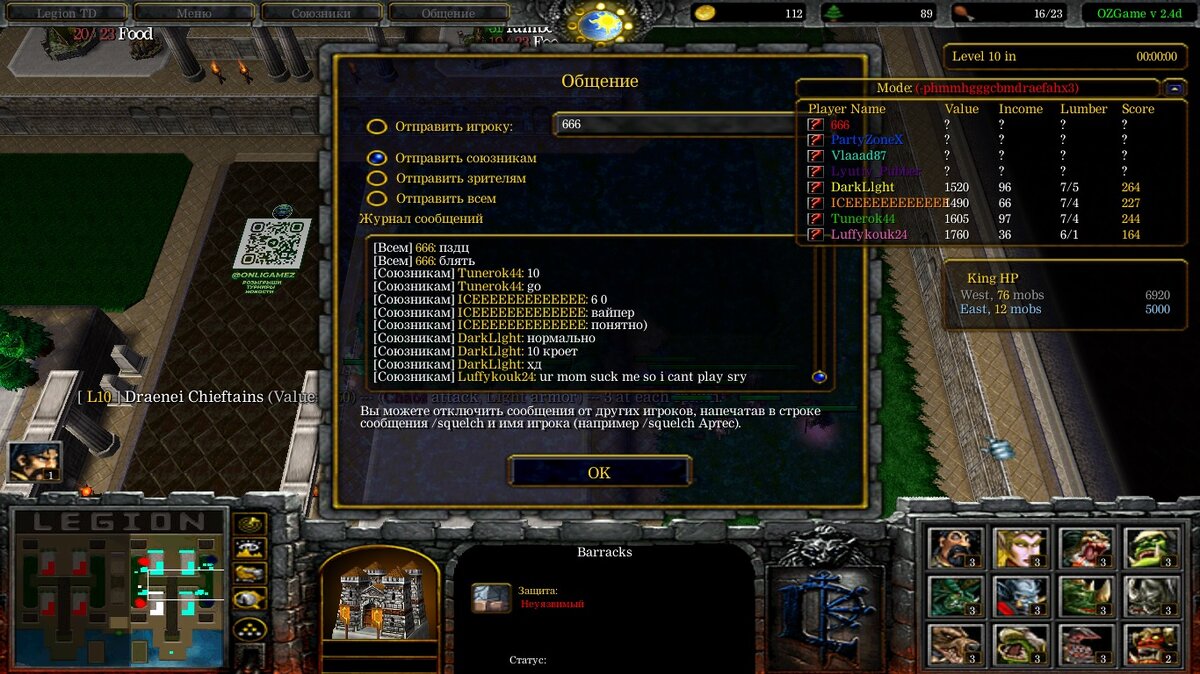Click the day-night clock at top center
Screen dimensions: 1200x674
click(600, 22)
